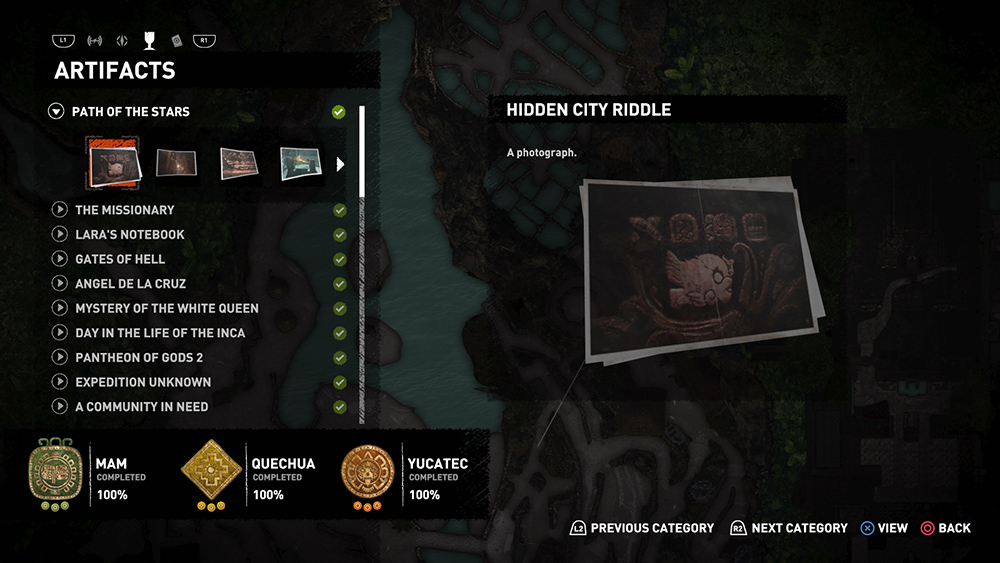Viewport: 1000px width, 563px height.
Task: Switch to the radio signal category tab
Action: [x=95, y=41]
